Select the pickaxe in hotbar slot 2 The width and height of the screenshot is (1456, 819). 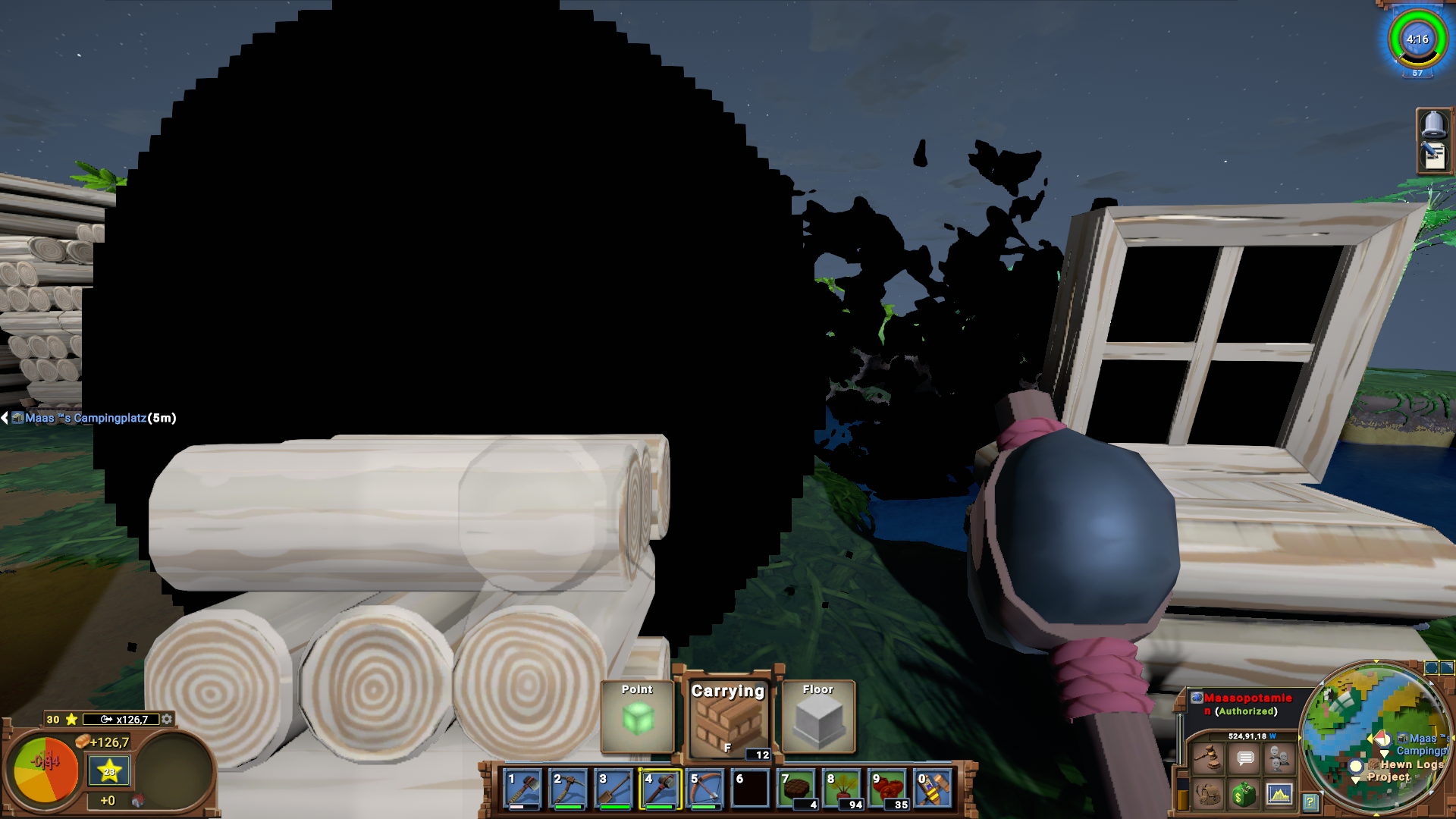[567, 789]
